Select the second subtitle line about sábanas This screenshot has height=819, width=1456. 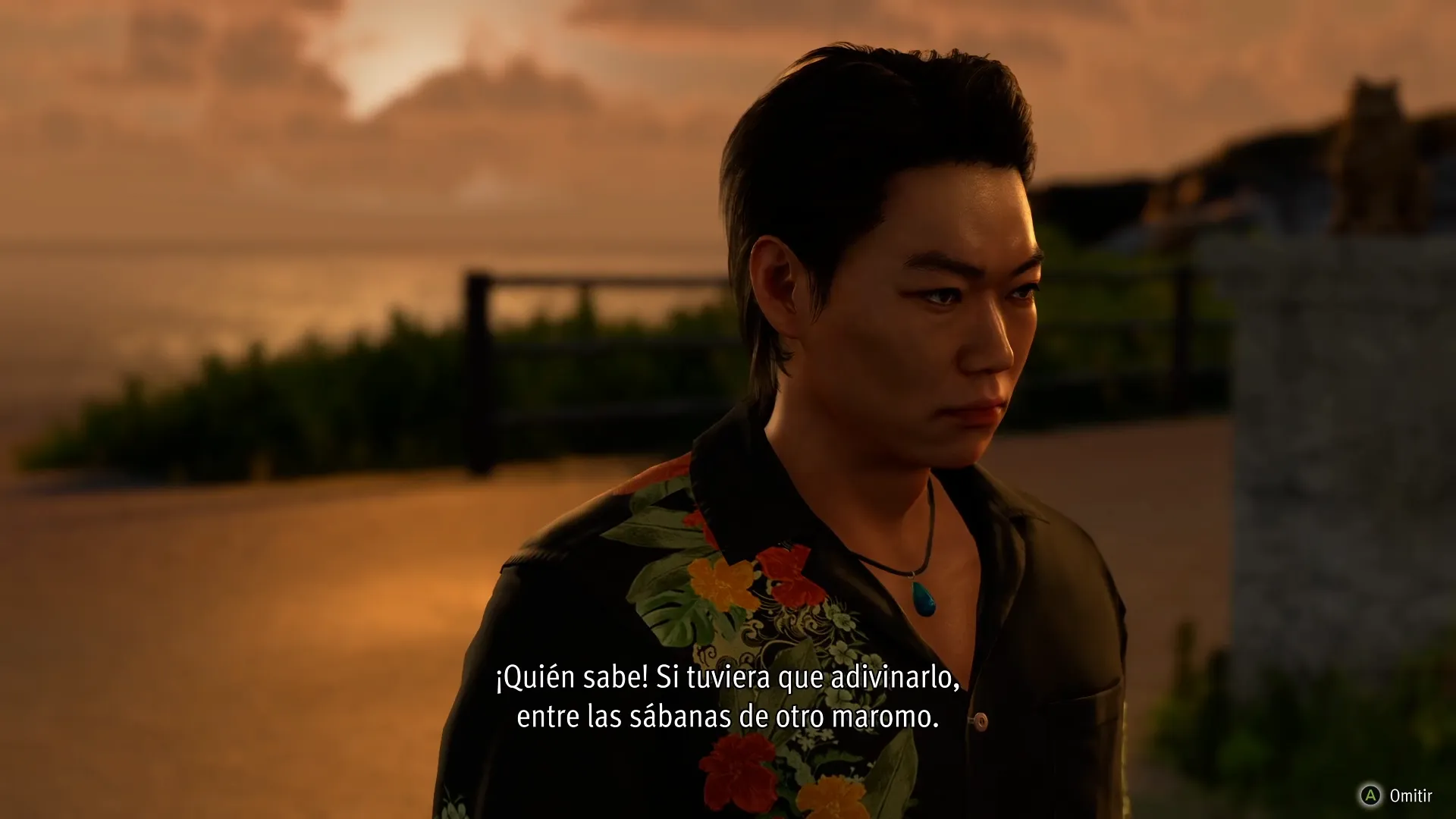(730, 715)
